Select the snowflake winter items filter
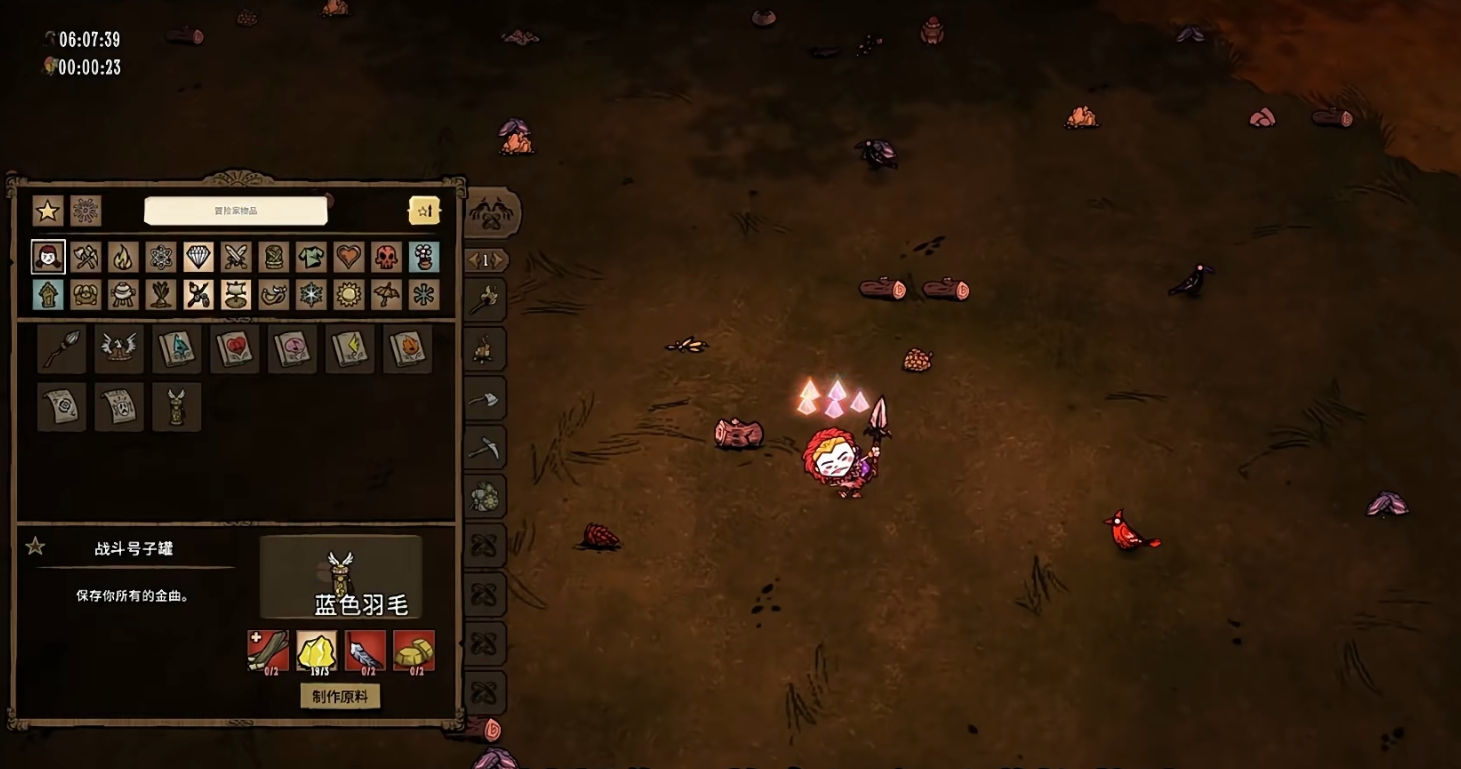 click(311, 295)
